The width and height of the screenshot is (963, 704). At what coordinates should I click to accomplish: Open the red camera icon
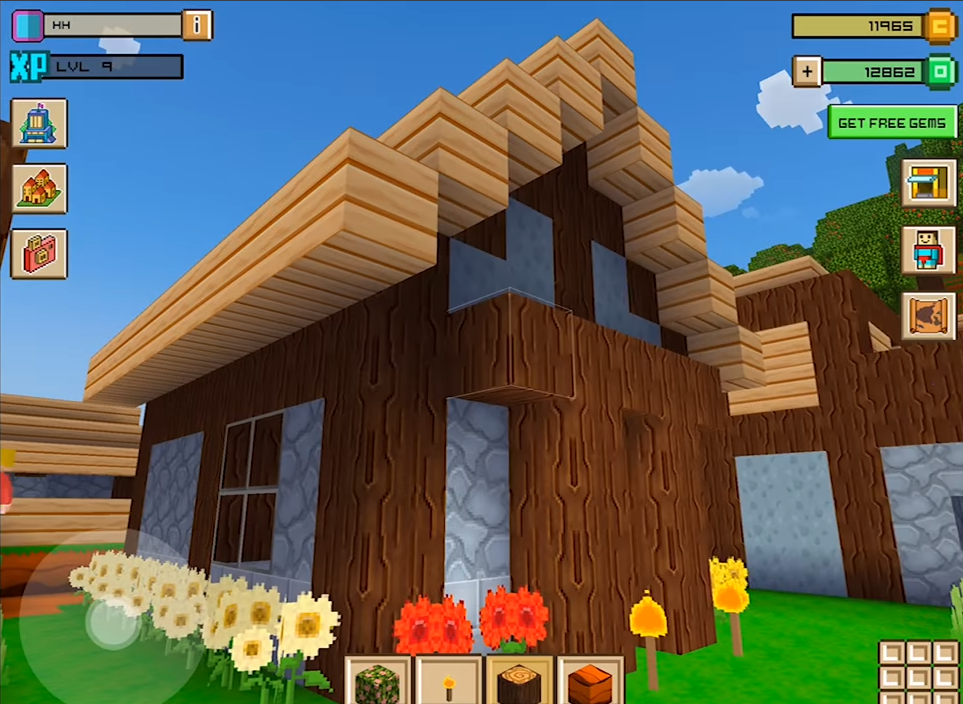pyautogui.click(x=39, y=253)
